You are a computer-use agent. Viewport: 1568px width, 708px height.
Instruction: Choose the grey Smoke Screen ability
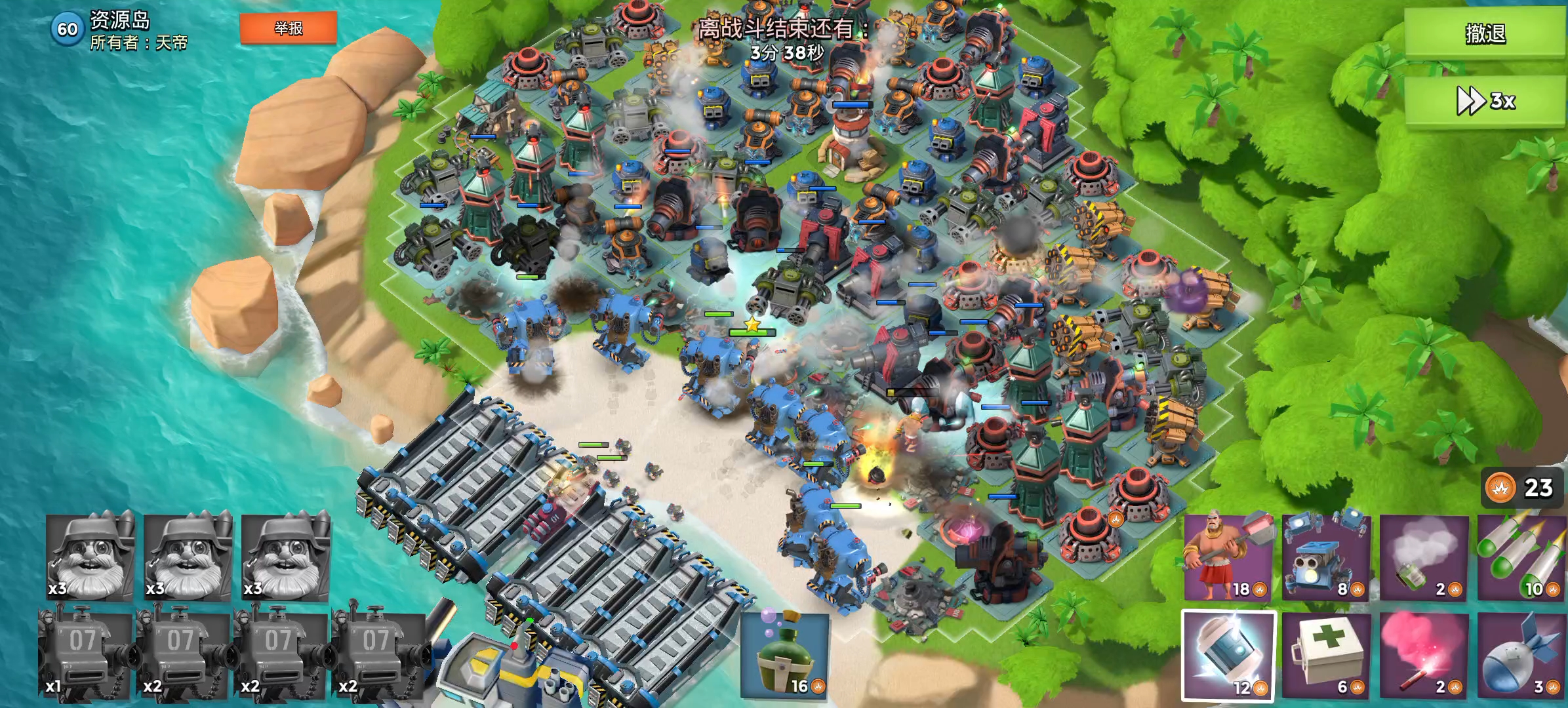tap(1423, 557)
